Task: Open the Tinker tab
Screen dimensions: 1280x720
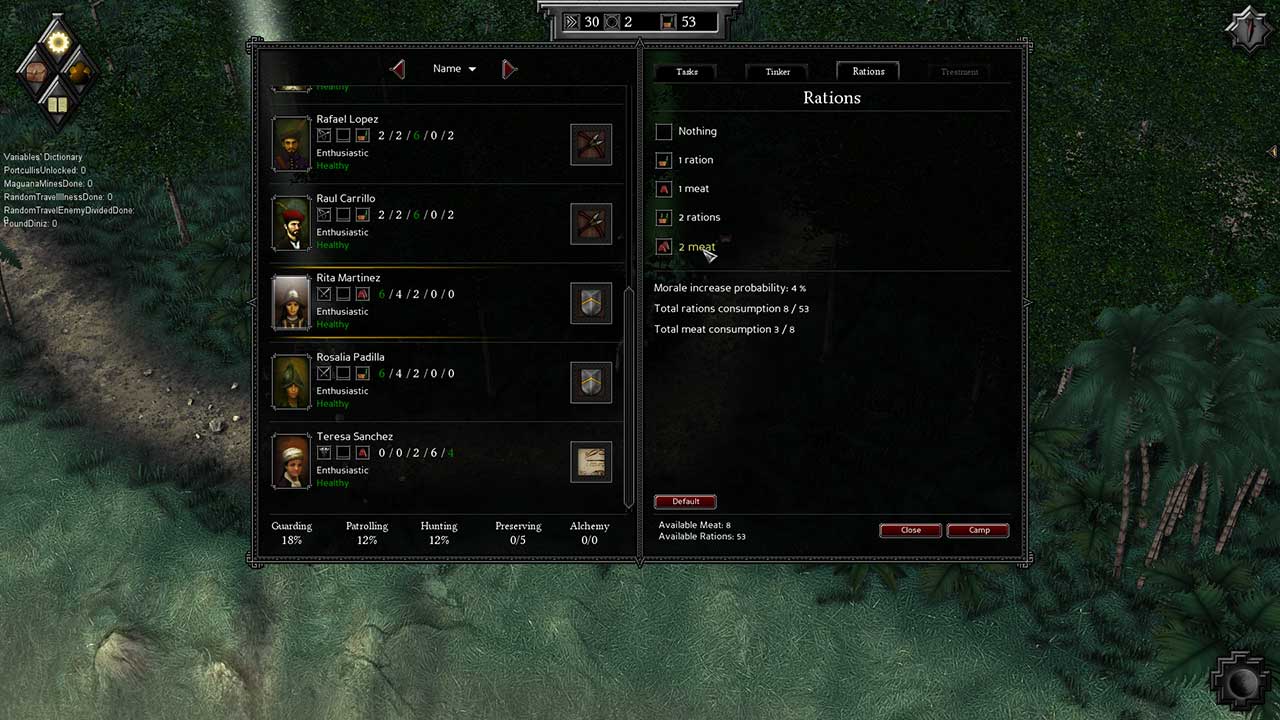Action: (777, 71)
